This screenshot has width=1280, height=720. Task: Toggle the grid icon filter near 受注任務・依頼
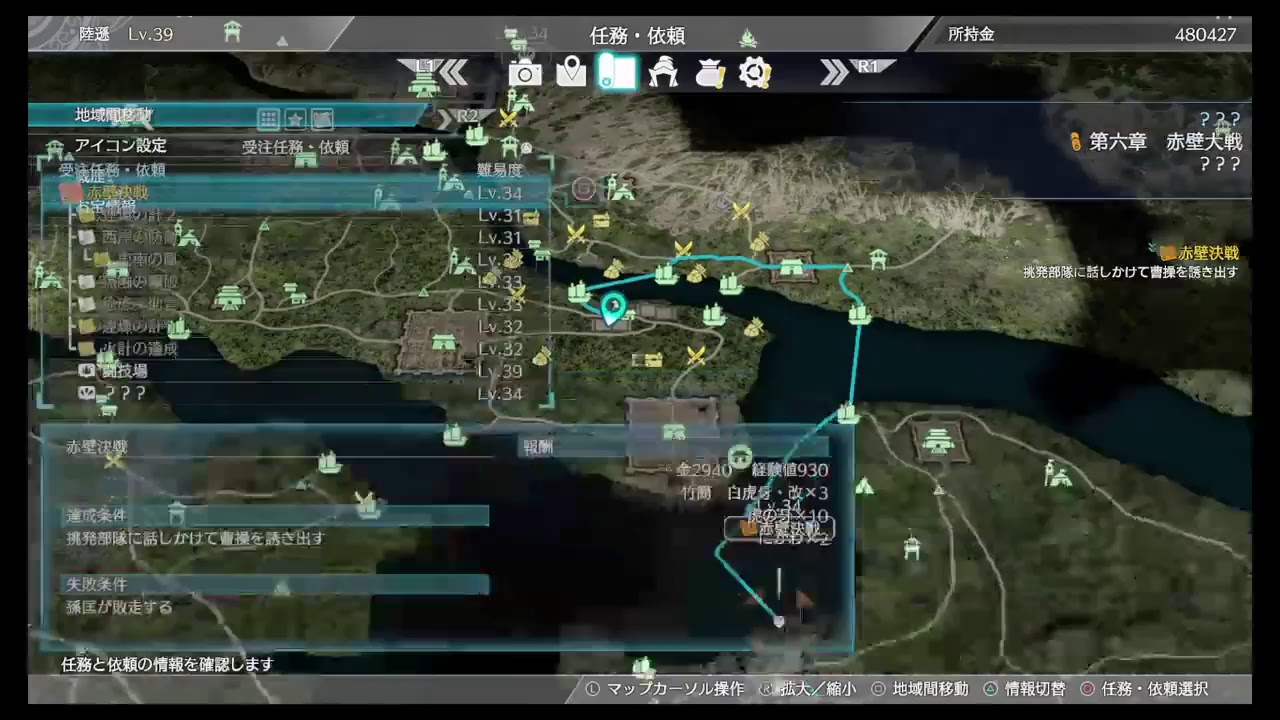click(x=268, y=119)
